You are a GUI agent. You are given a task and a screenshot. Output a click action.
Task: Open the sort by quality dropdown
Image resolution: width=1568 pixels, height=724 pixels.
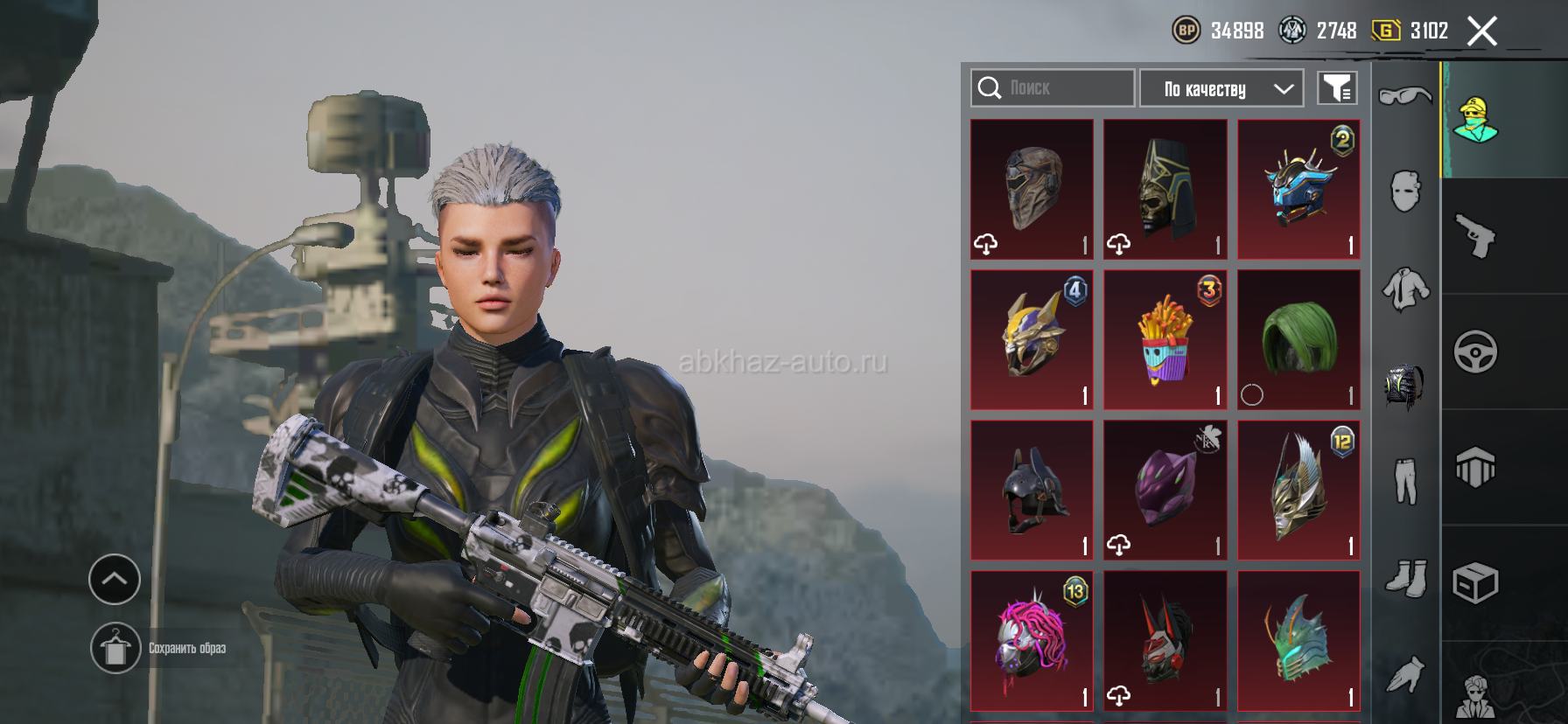click(1221, 88)
